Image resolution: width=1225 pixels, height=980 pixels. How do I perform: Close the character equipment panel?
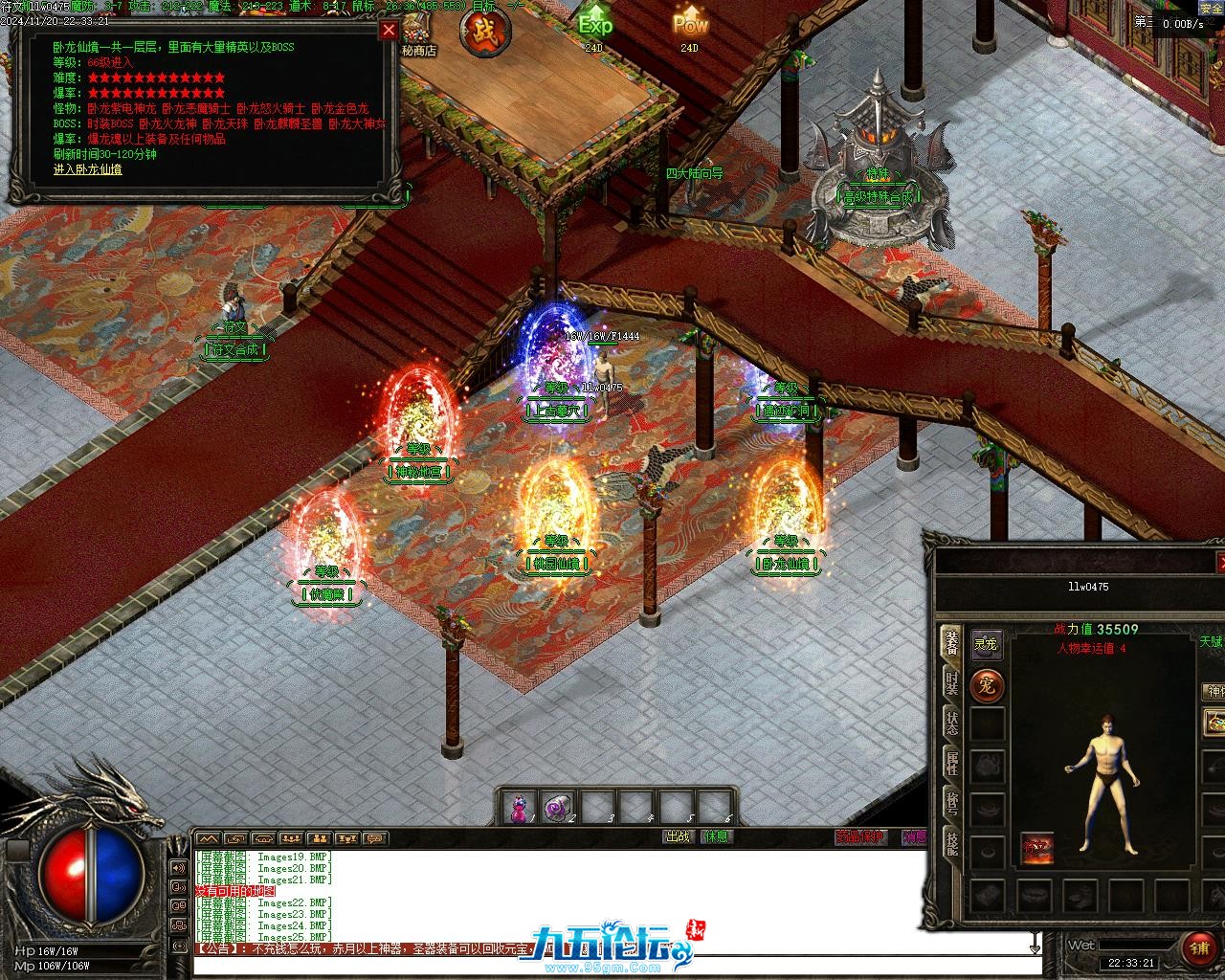pyautogui.click(x=1220, y=562)
